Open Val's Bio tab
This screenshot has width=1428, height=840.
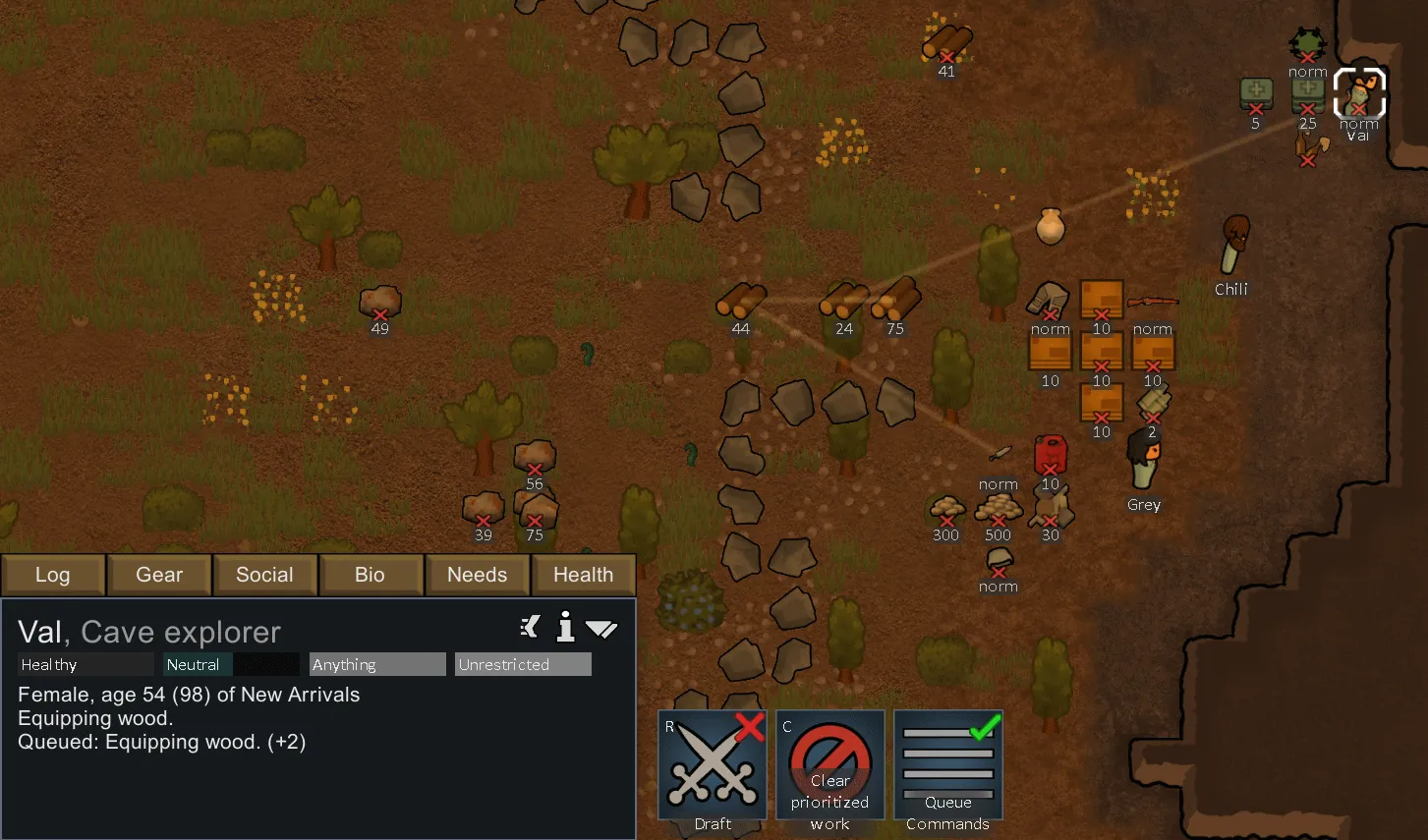tap(370, 575)
